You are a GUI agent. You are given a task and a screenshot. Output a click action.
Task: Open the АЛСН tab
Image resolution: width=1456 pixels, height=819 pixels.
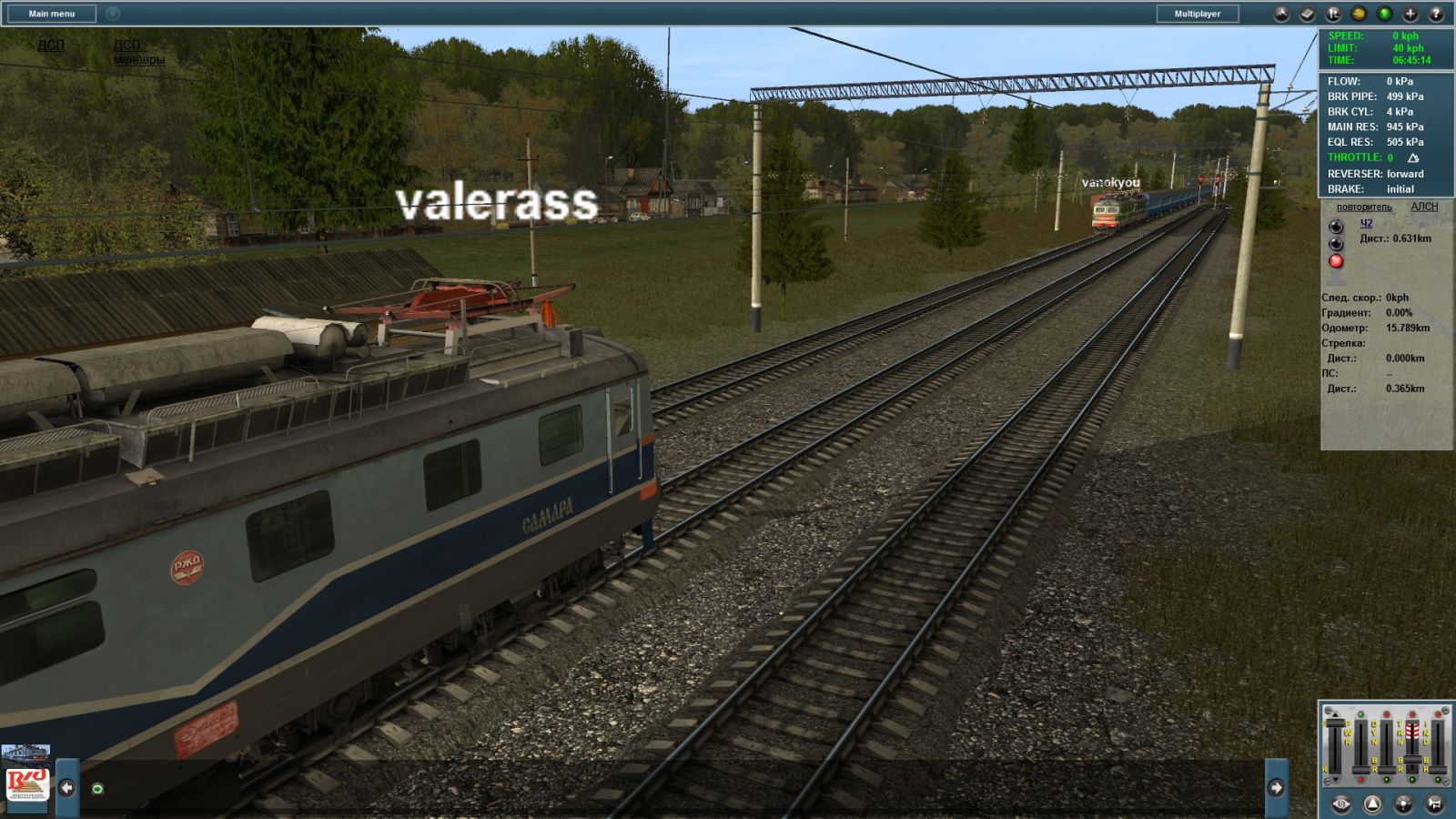1424,207
